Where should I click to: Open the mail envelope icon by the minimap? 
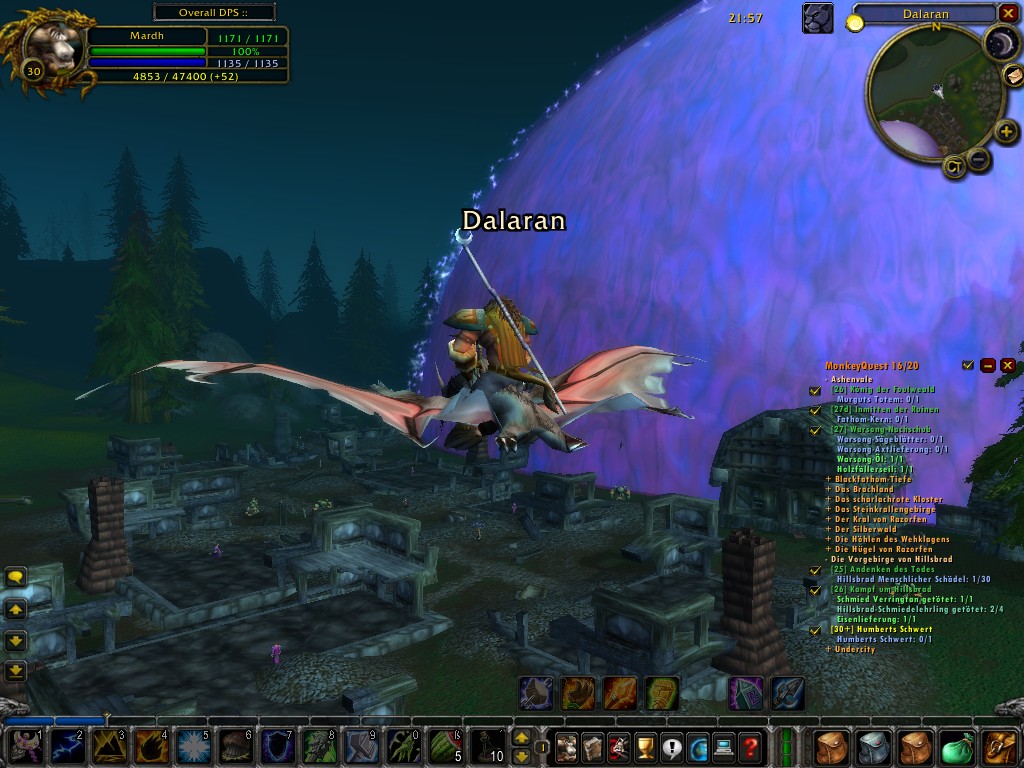[1012, 77]
